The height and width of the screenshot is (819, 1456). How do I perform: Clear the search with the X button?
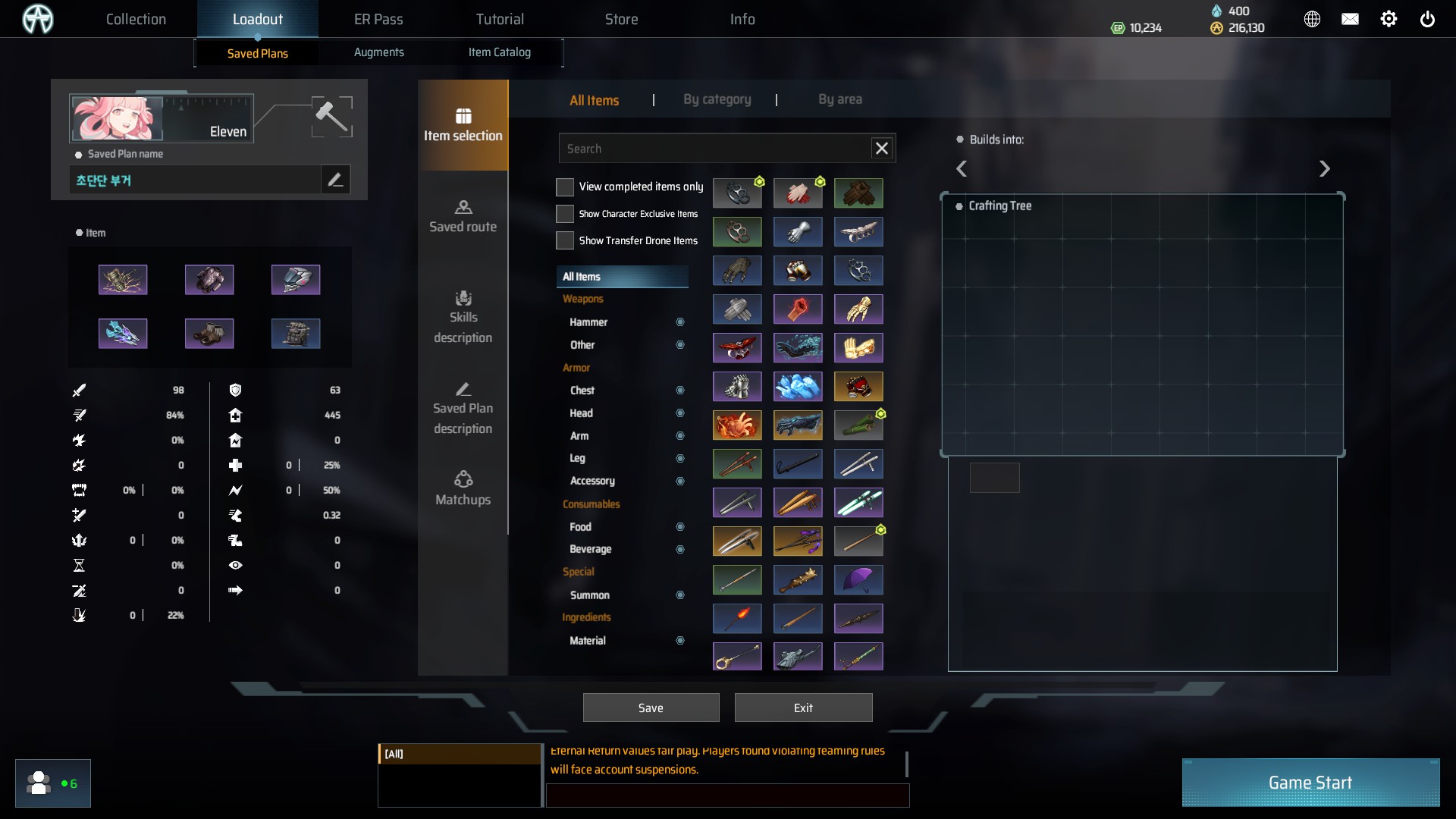point(881,149)
